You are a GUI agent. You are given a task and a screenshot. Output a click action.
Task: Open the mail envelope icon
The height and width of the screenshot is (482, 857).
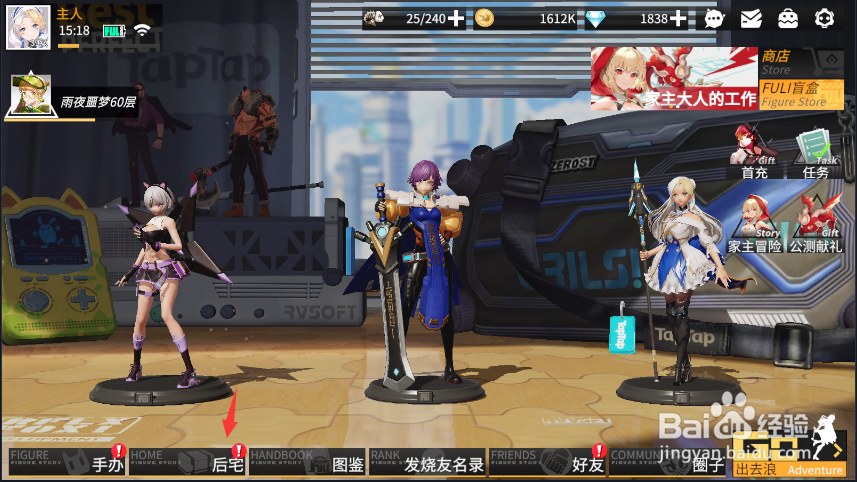[751, 18]
